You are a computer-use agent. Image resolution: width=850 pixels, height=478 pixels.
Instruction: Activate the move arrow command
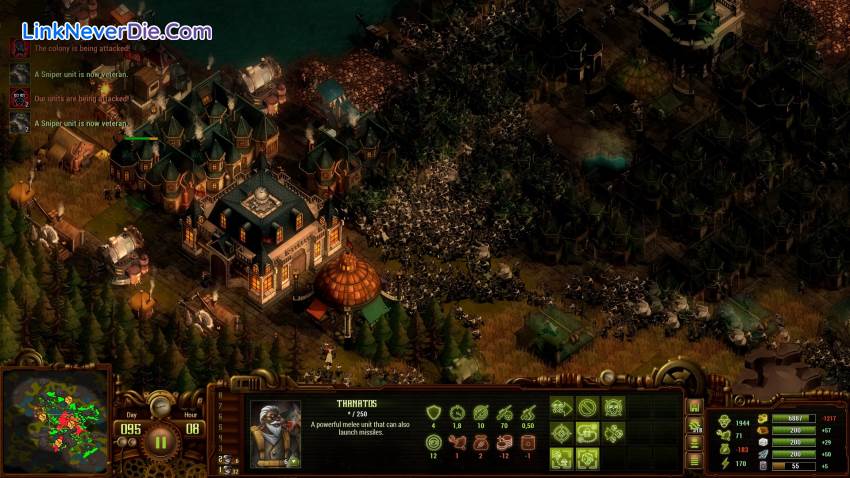click(x=562, y=408)
